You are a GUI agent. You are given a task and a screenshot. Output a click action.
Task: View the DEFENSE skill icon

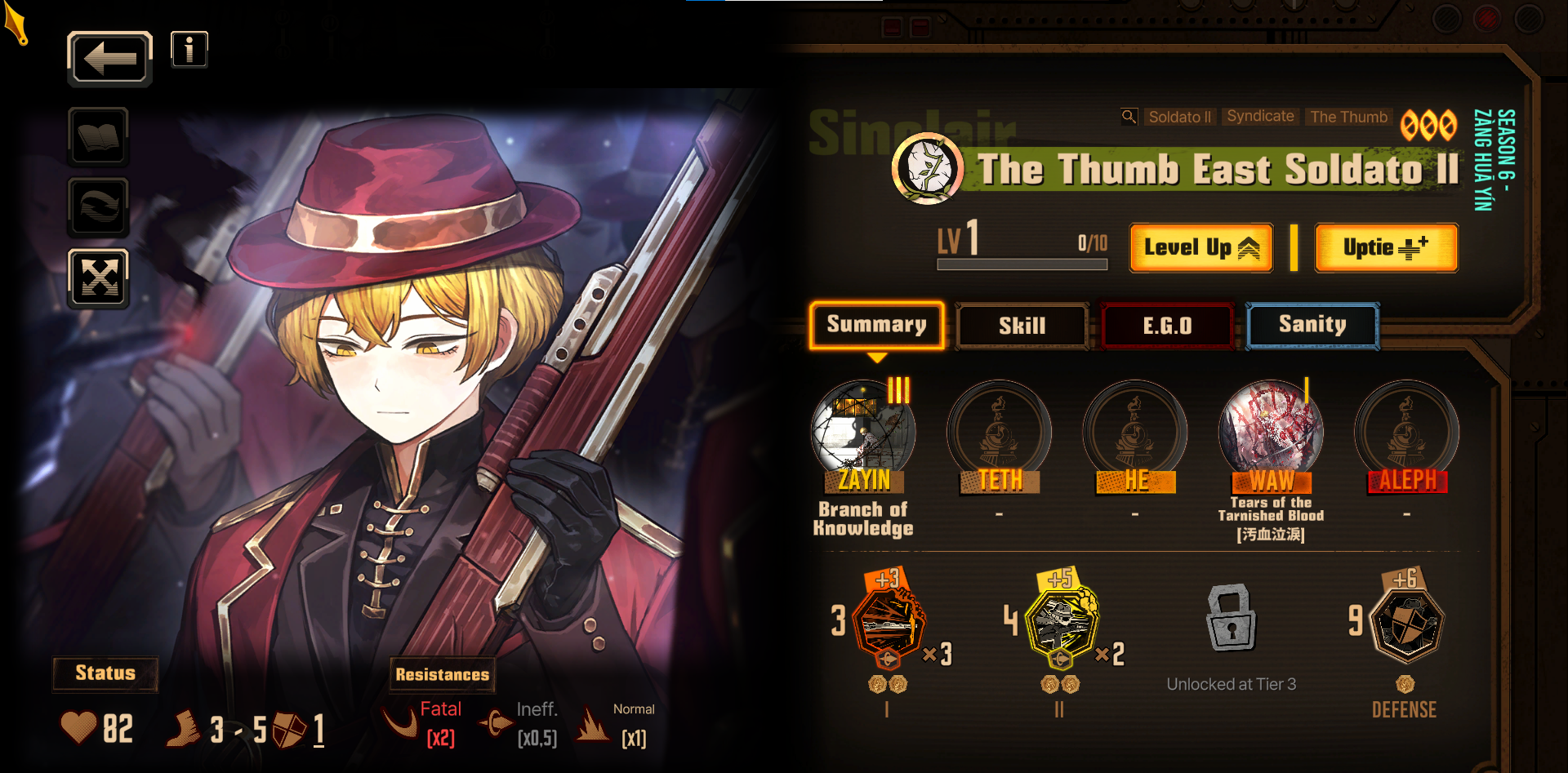click(x=1406, y=624)
